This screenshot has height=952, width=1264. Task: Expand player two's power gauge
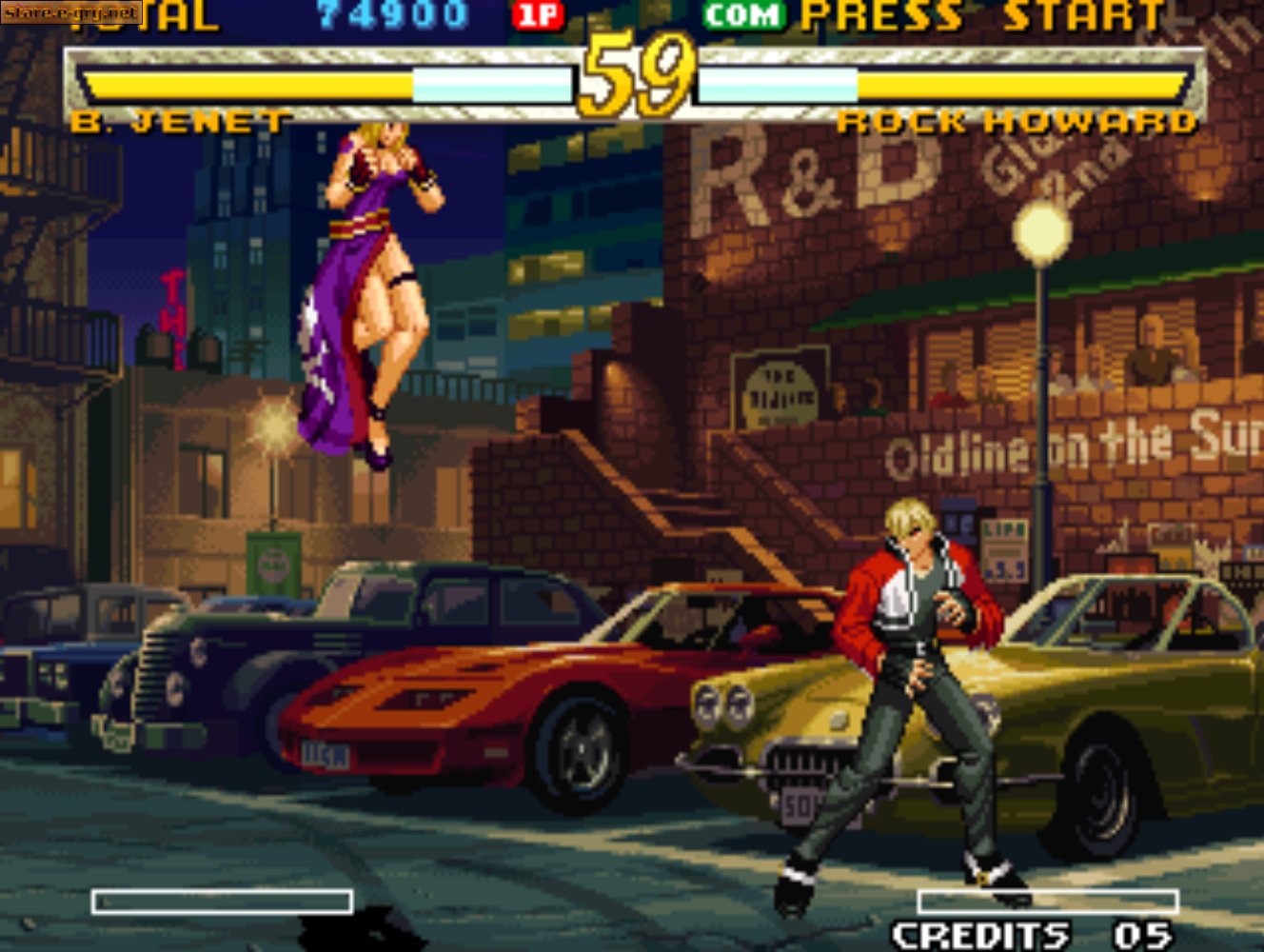[1047, 898]
